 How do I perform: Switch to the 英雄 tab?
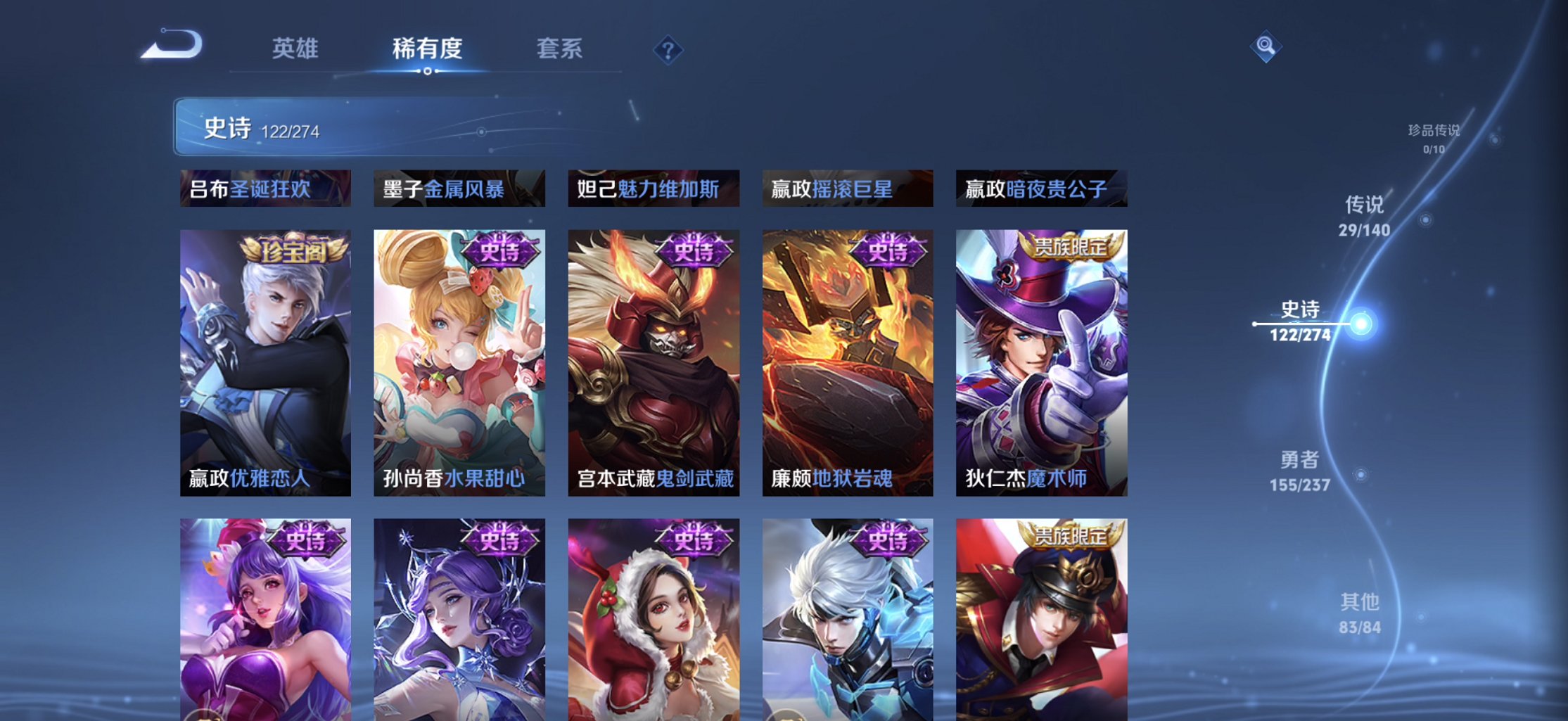pyautogui.click(x=295, y=49)
